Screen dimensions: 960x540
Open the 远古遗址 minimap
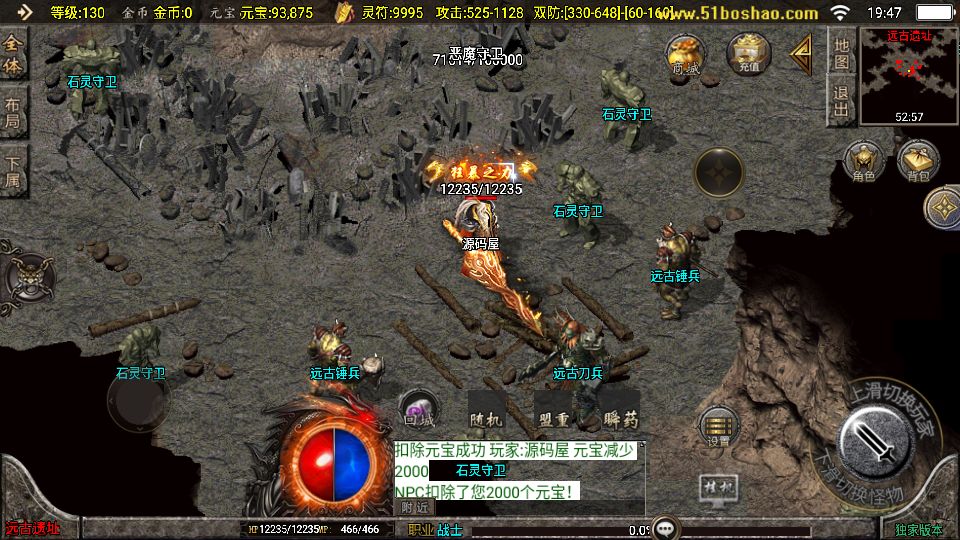tap(909, 76)
